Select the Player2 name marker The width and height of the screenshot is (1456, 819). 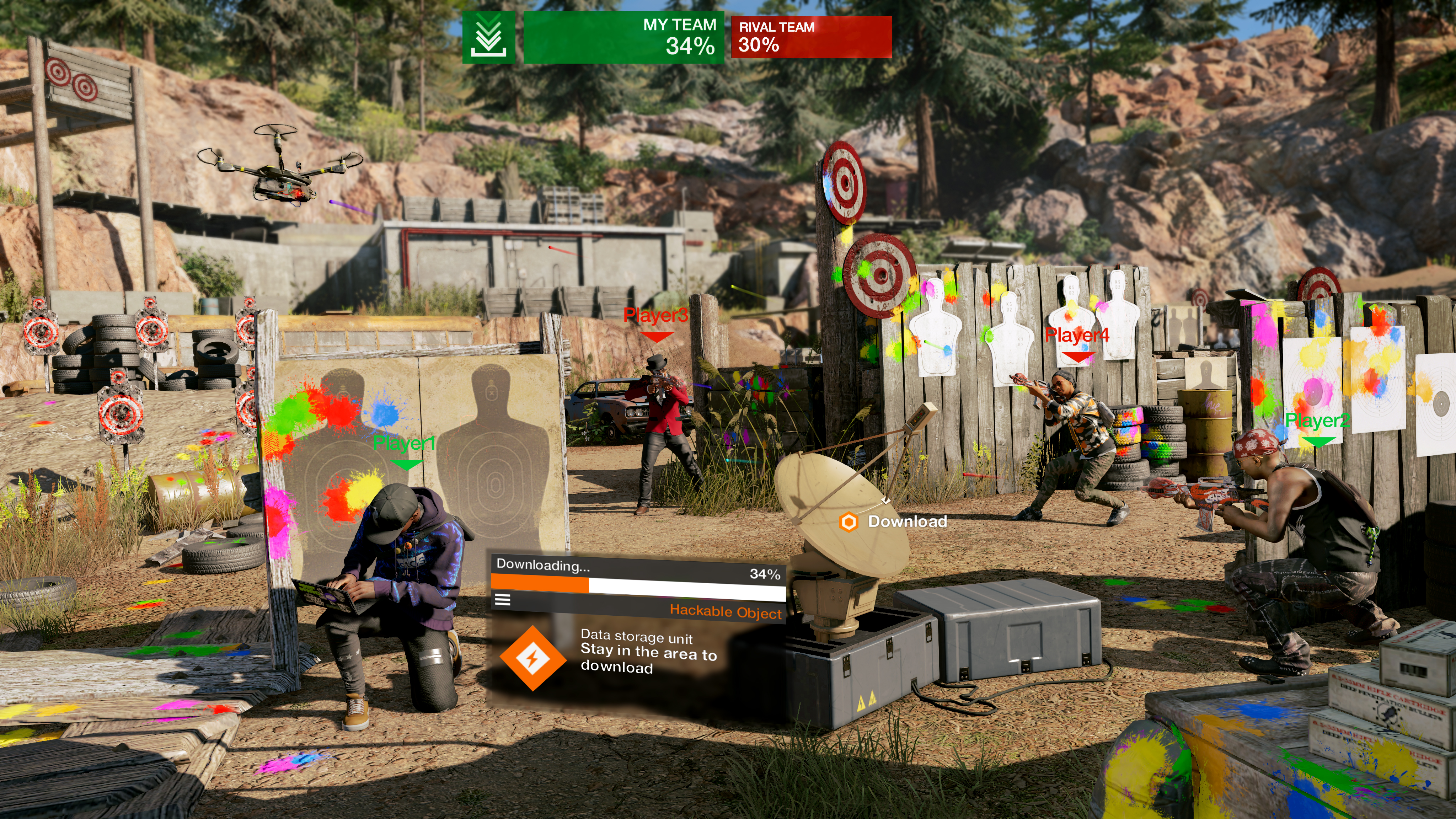click(x=1317, y=421)
